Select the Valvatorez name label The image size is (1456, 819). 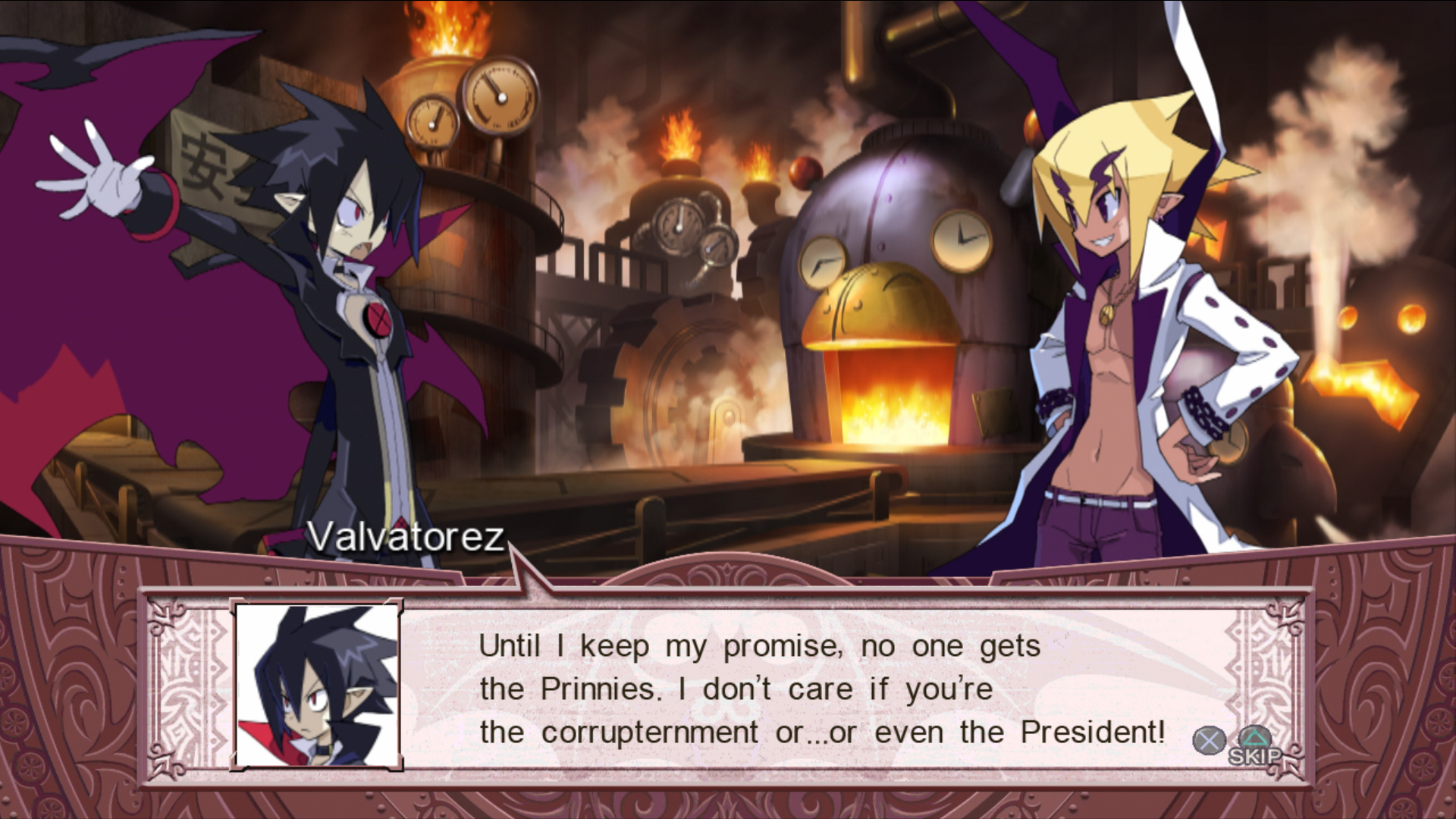click(404, 536)
